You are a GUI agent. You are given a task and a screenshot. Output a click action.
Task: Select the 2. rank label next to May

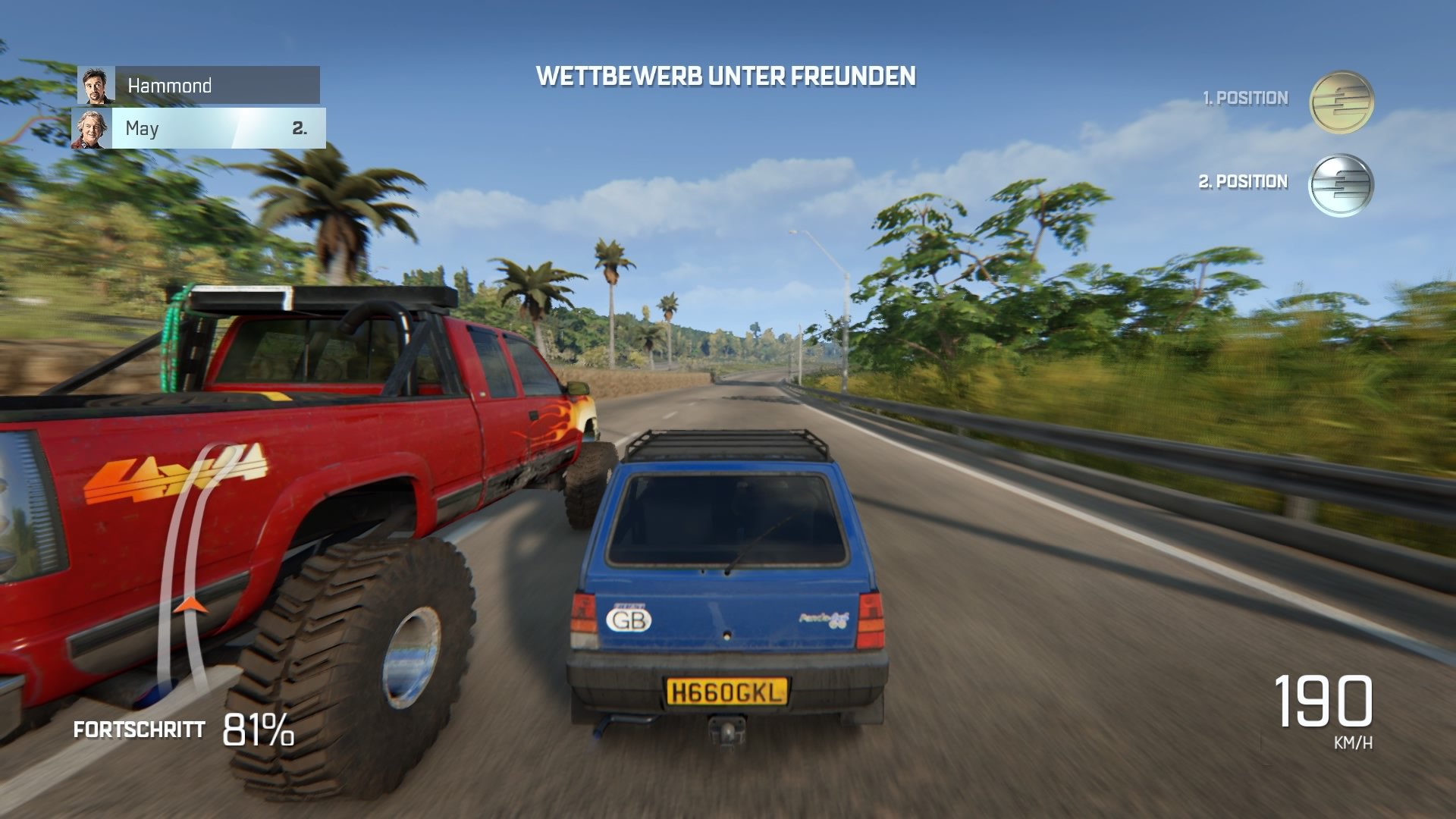point(300,128)
